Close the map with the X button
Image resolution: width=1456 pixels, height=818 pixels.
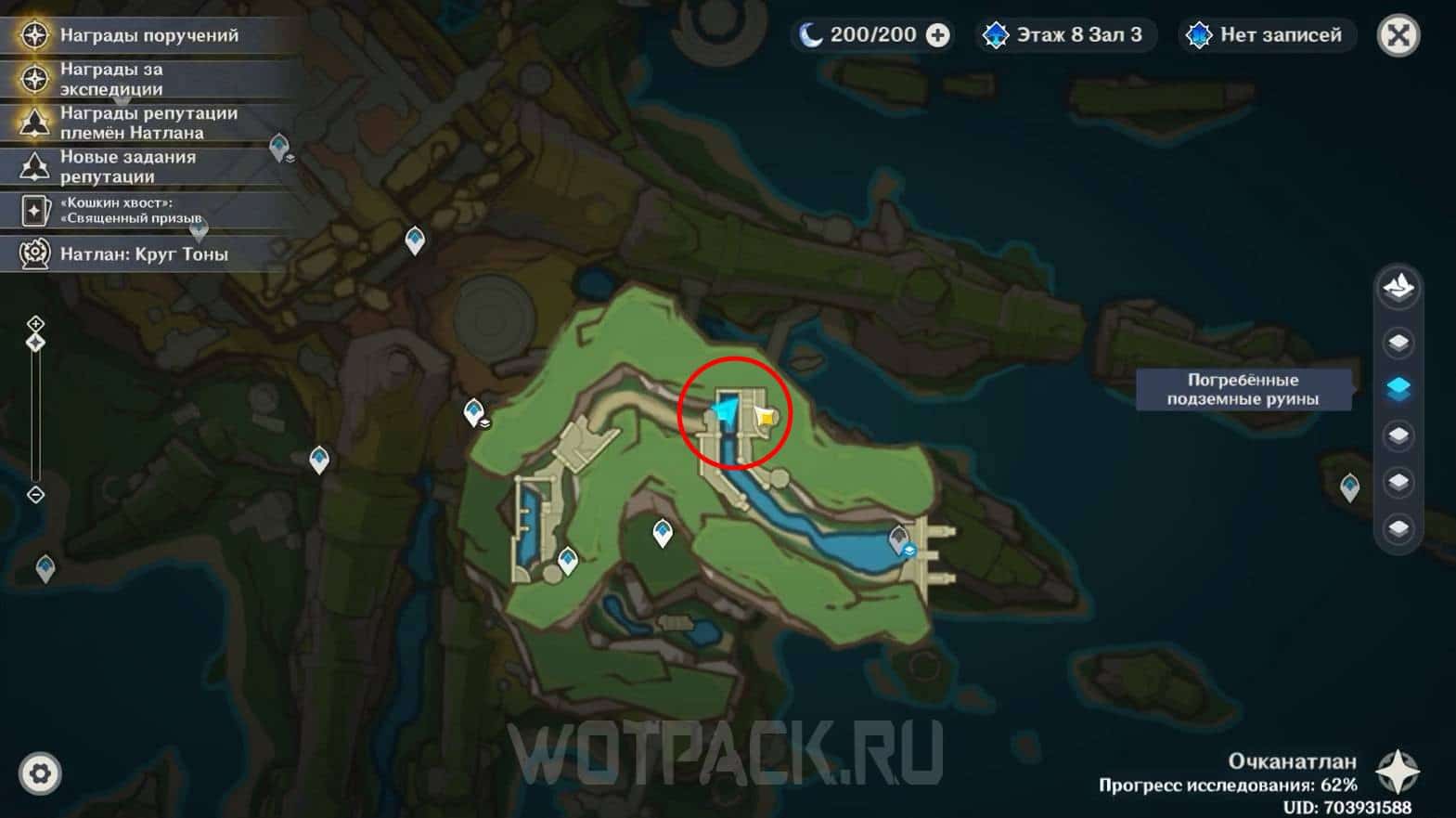(x=1398, y=36)
